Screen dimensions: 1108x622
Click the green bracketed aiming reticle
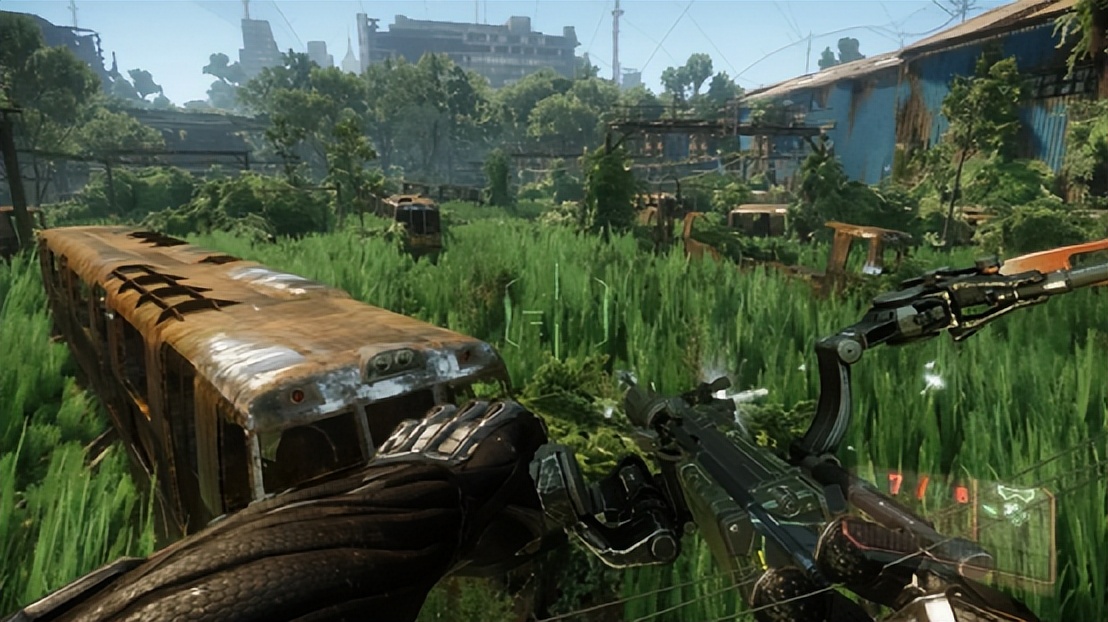click(556, 312)
